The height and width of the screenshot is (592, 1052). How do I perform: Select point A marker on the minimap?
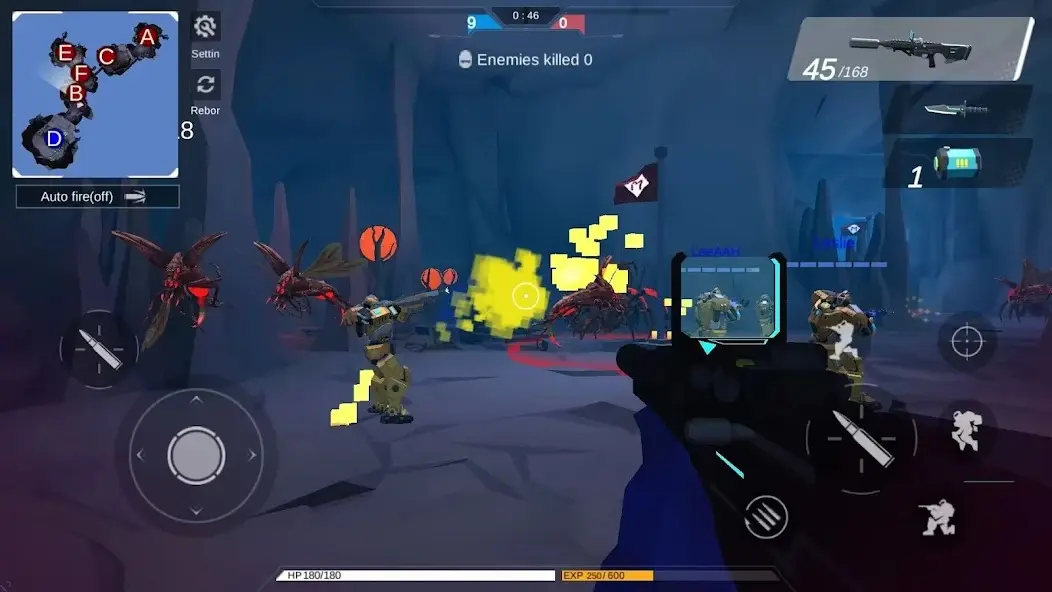(x=147, y=38)
